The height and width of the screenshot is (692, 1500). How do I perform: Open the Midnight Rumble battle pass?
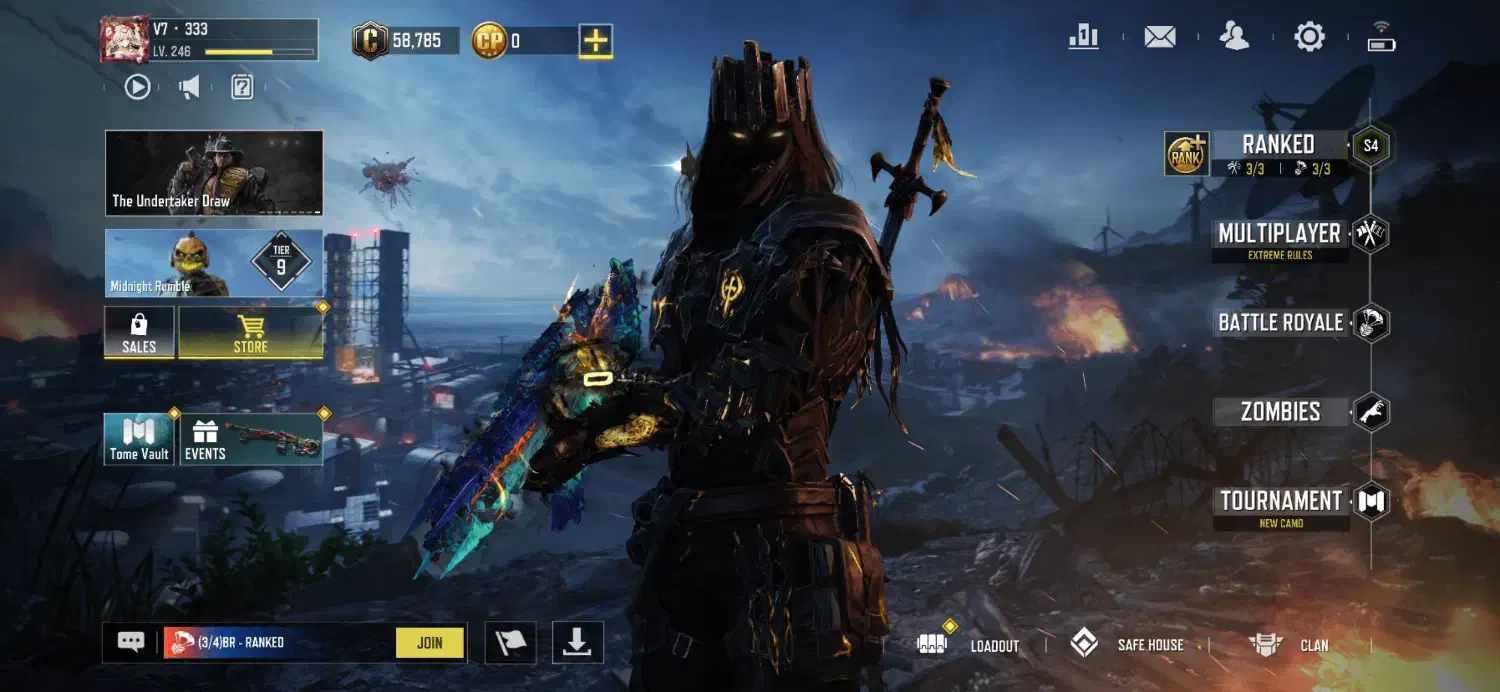tap(214, 262)
